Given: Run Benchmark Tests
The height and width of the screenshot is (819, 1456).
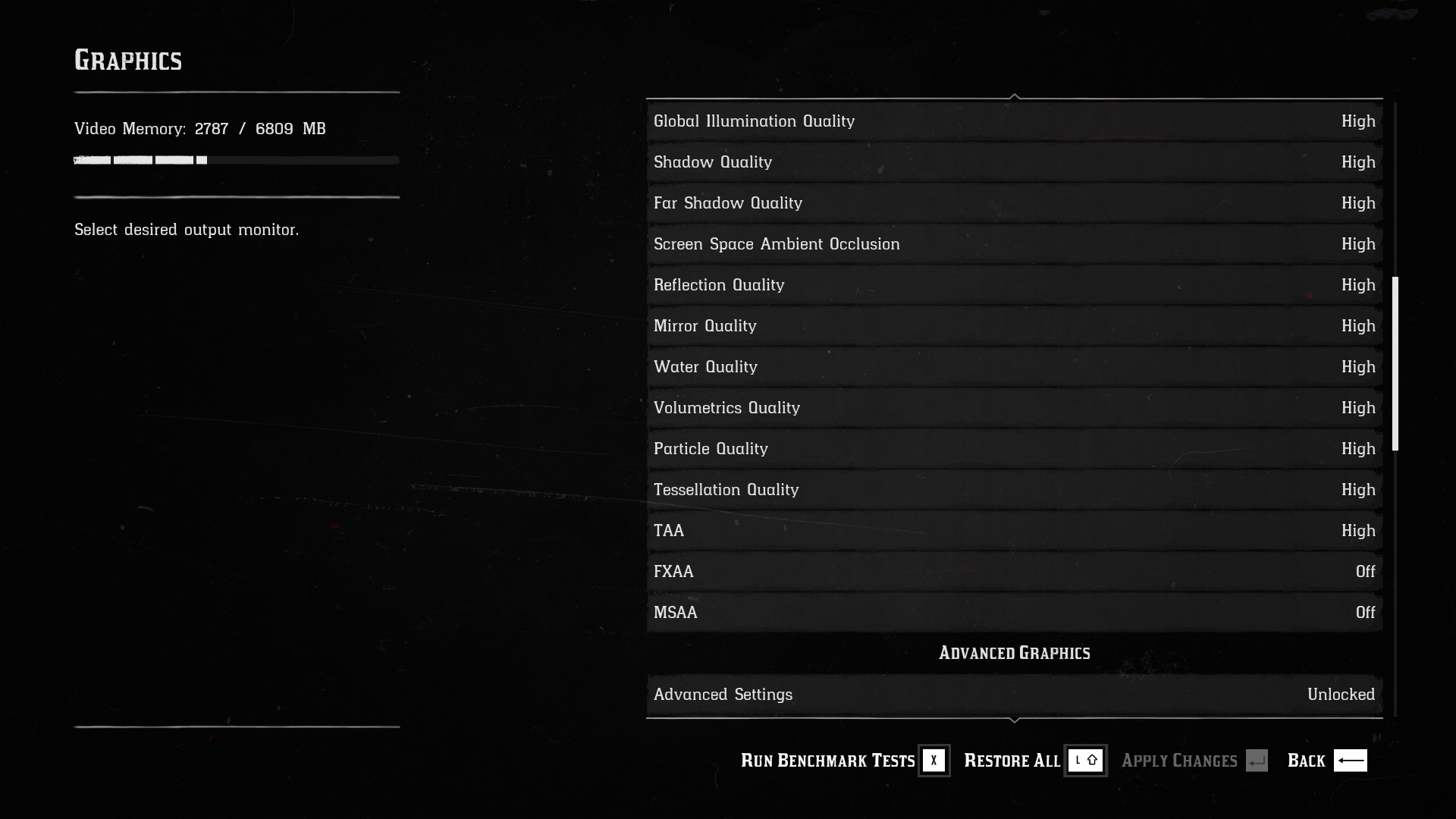Looking at the screenshot, I should tap(844, 761).
